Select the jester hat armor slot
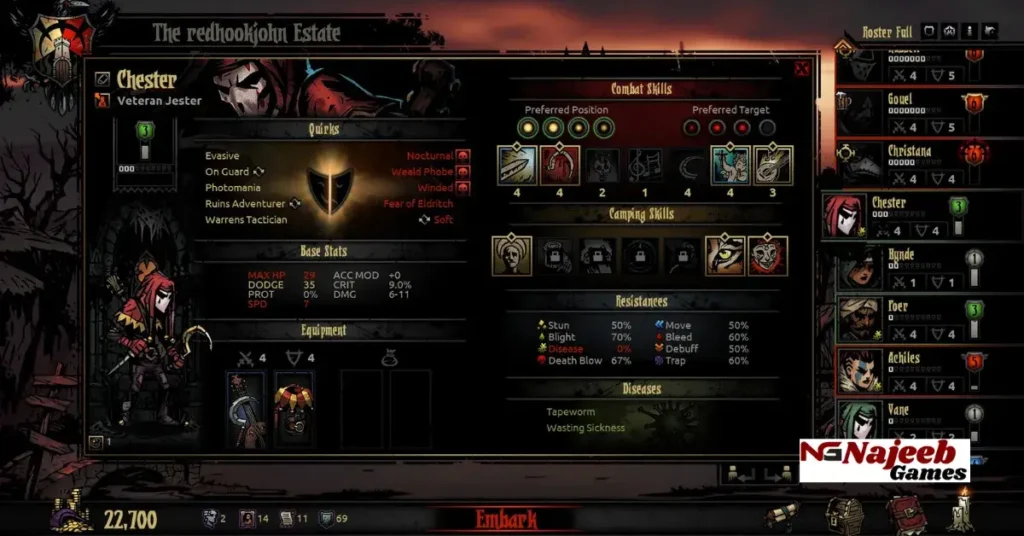1024x536 pixels. (294, 409)
